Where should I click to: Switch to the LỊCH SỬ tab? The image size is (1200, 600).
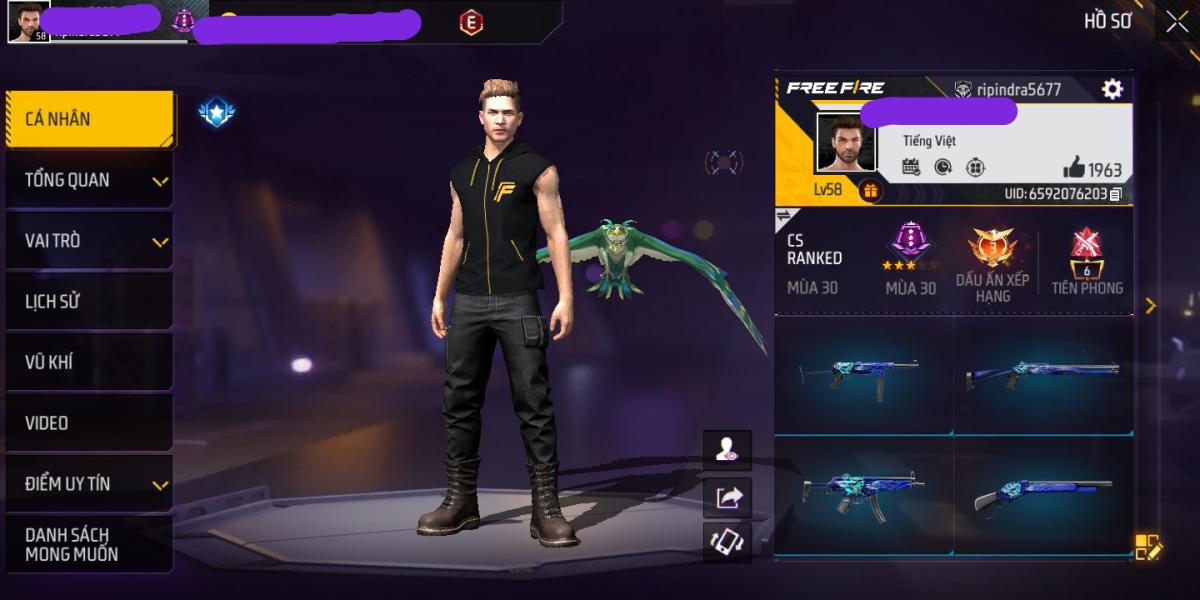(88, 302)
